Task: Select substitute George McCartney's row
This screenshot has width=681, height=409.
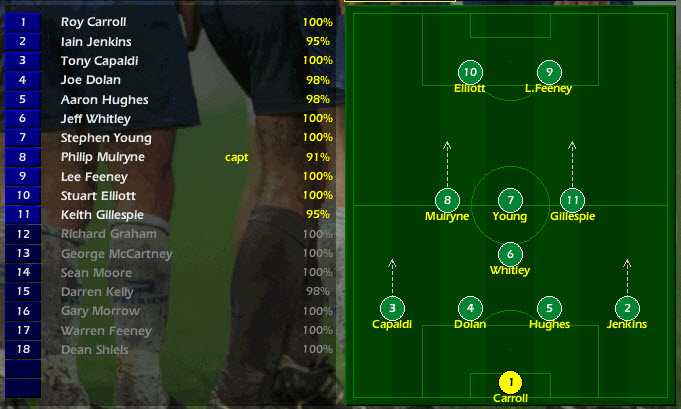Action: 116,254
